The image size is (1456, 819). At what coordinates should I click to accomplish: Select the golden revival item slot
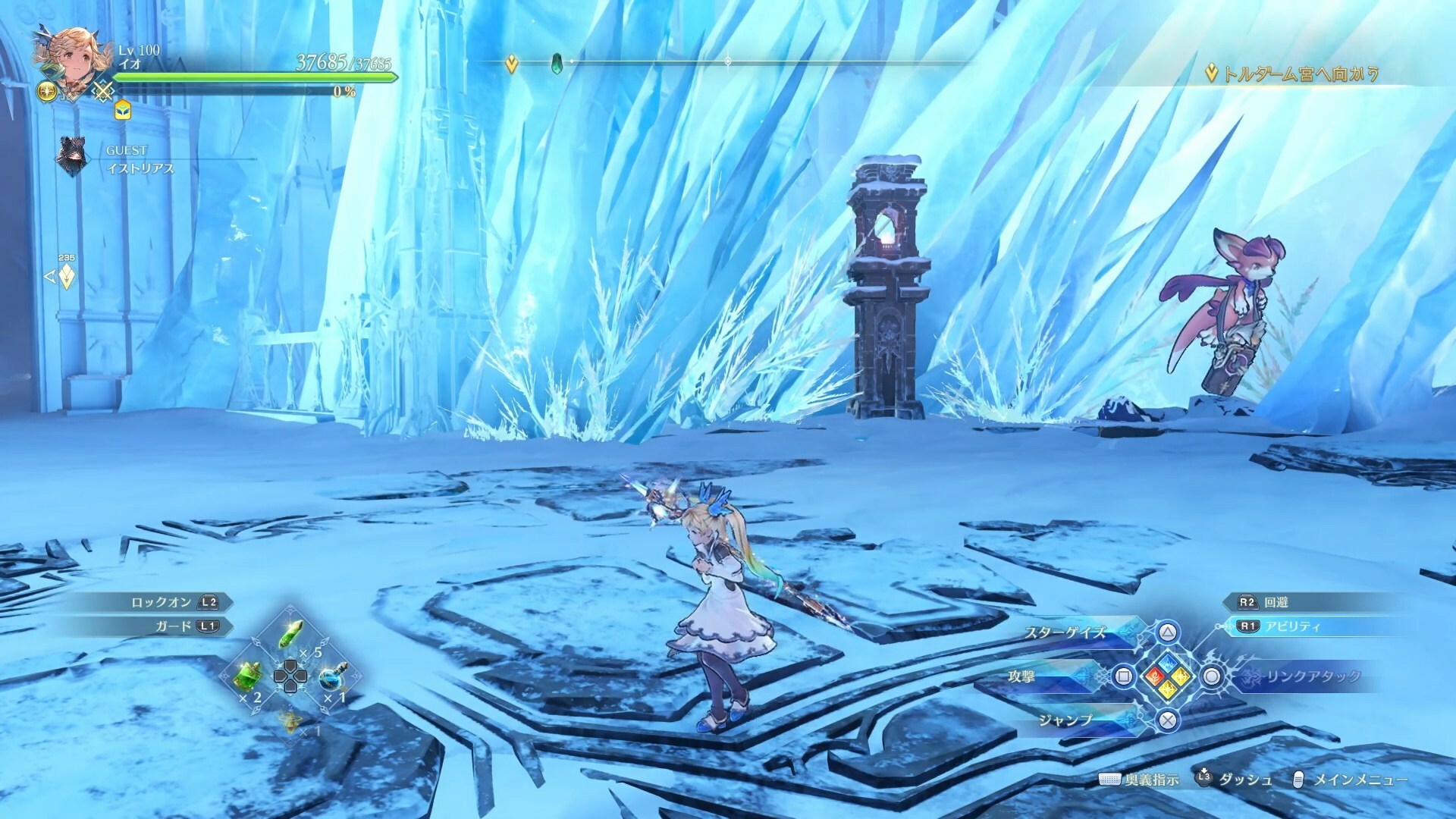click(x=290, y=723)
